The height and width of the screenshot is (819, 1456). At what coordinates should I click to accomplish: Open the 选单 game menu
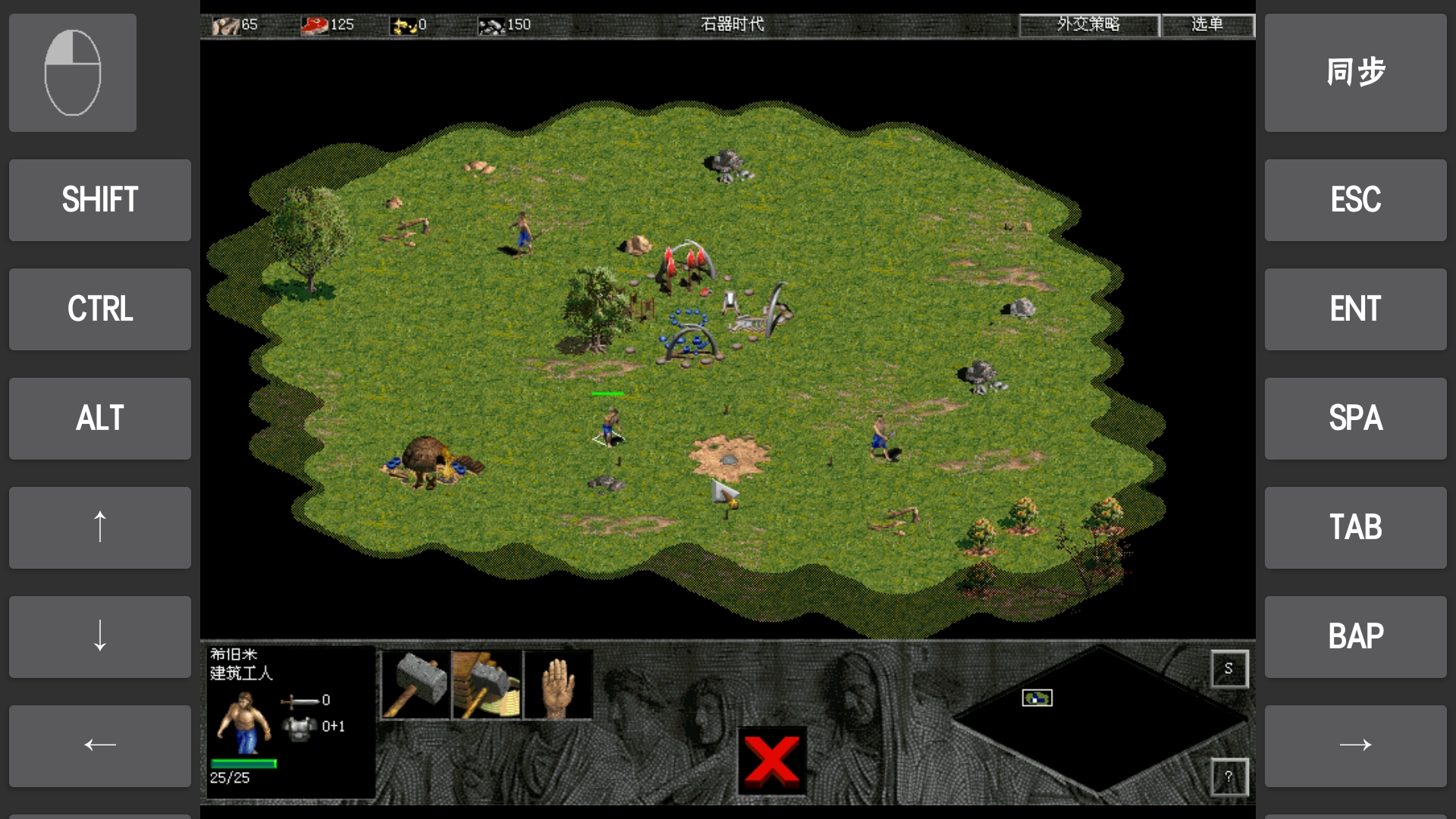(1207, 24)
